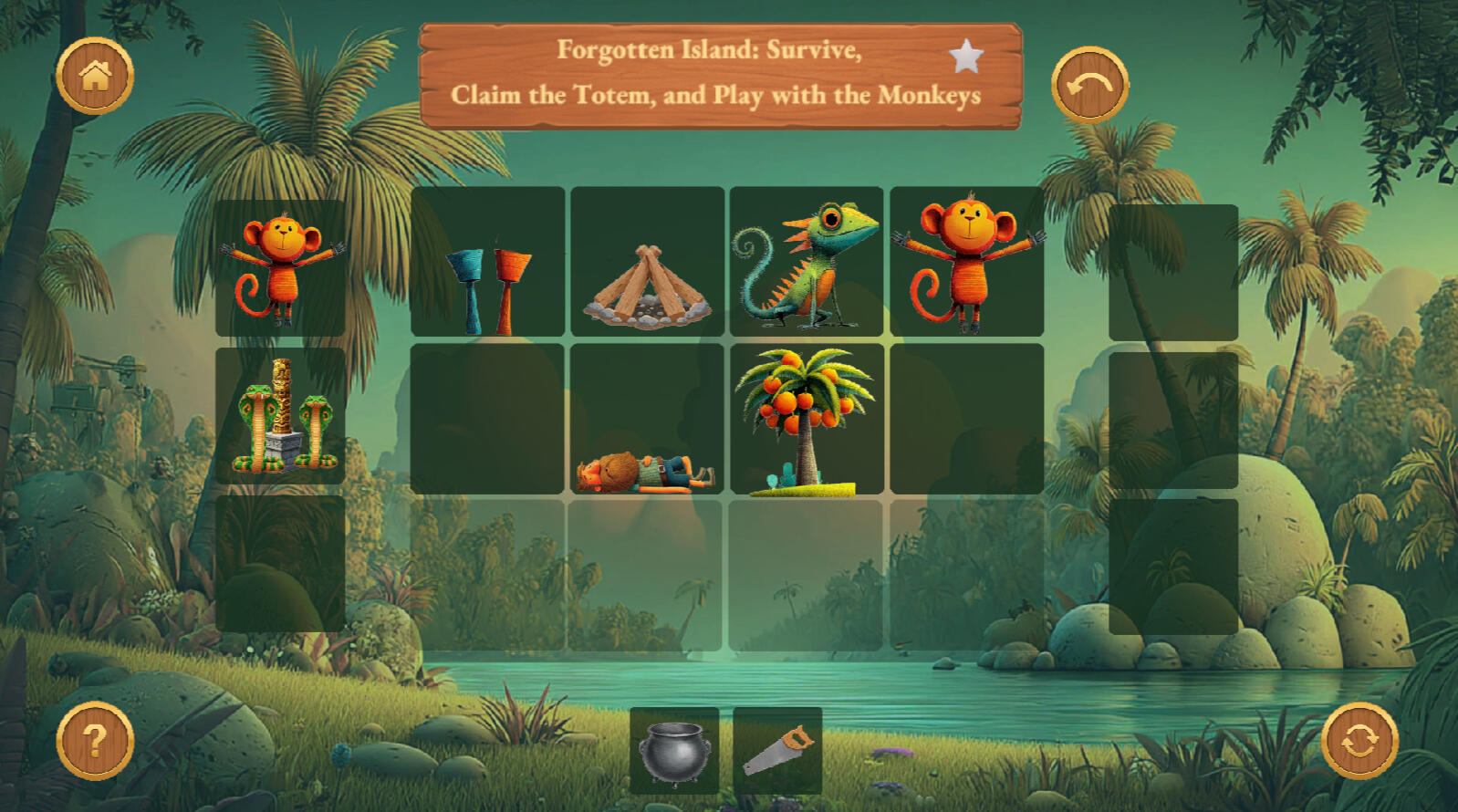Image resolution: width=1458 pixels, height=812 pixels.
Task: Go to the home screen
Action: click(x=95, y=76)
